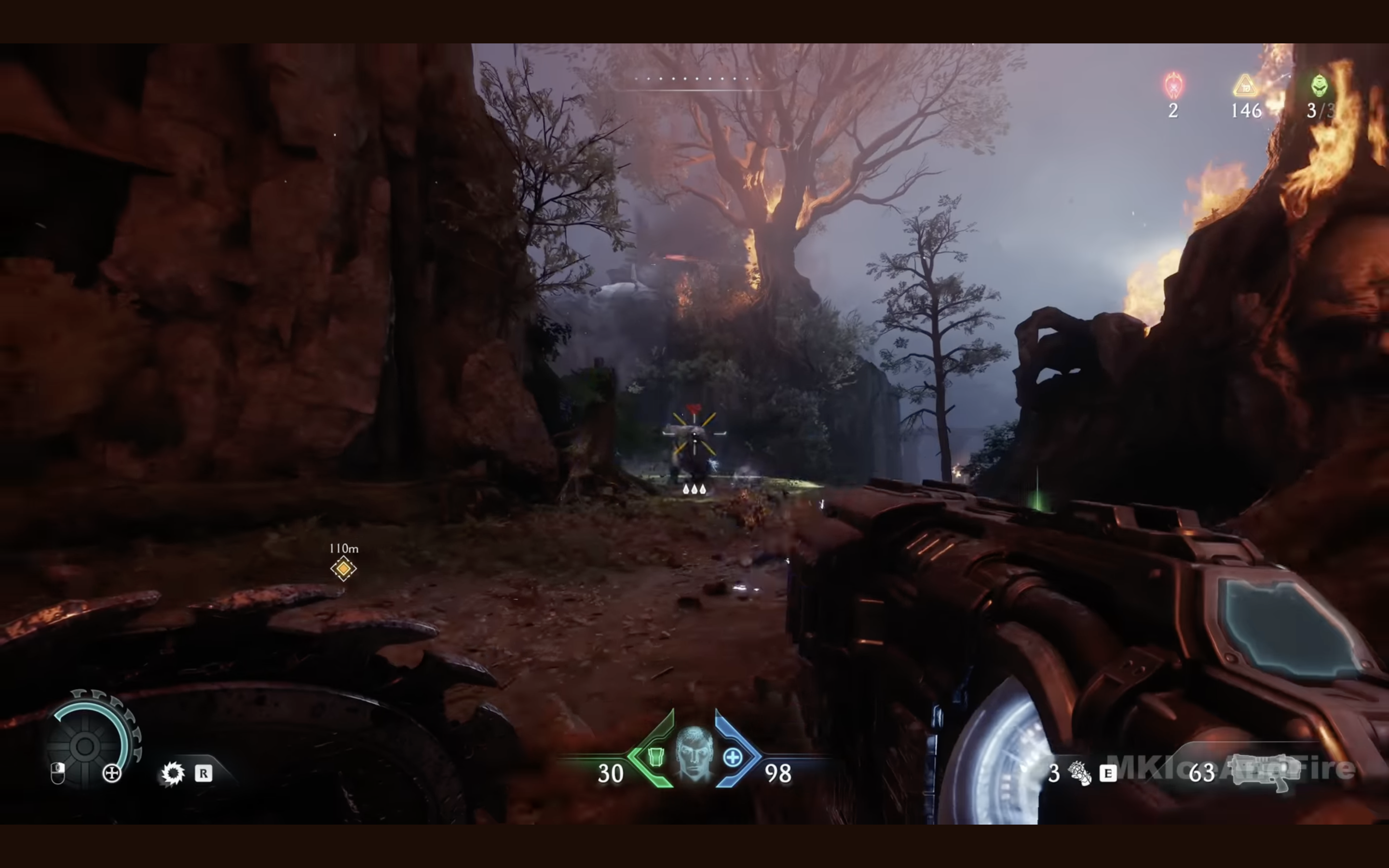Click the red demon skull counter icon
The height and width of the screenshot is (868, 1389).
pos(1174,85)
